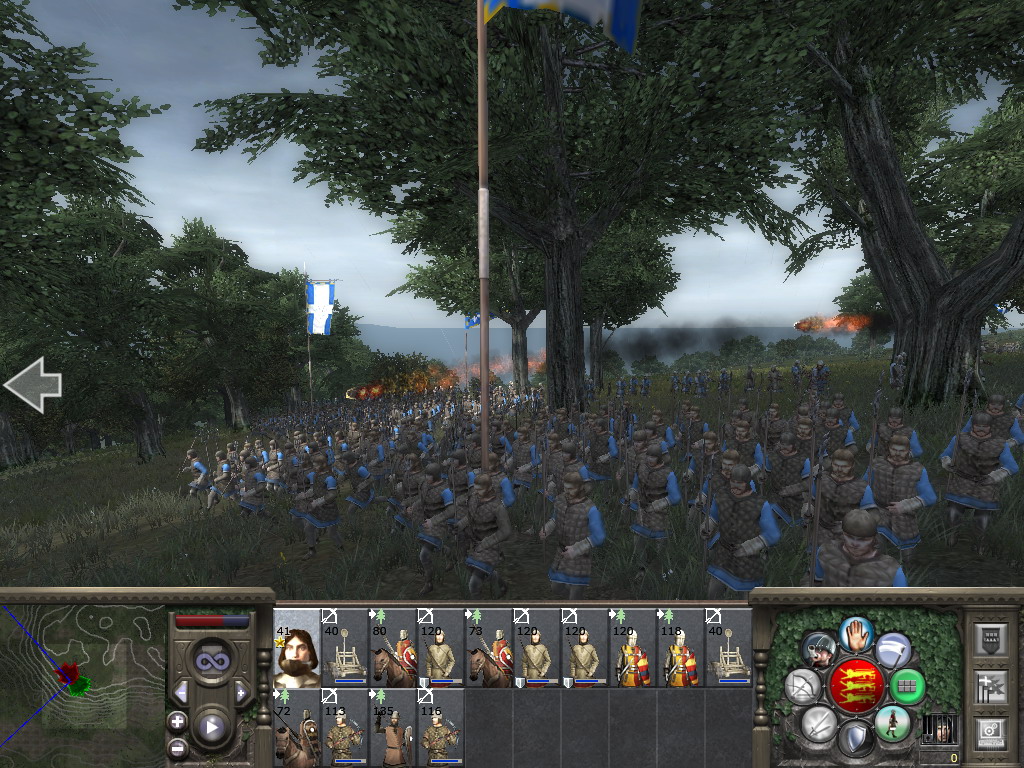Activate the shield guard mode button
The height and width of the screenshot is (768, 1024).
click(855, 740)
